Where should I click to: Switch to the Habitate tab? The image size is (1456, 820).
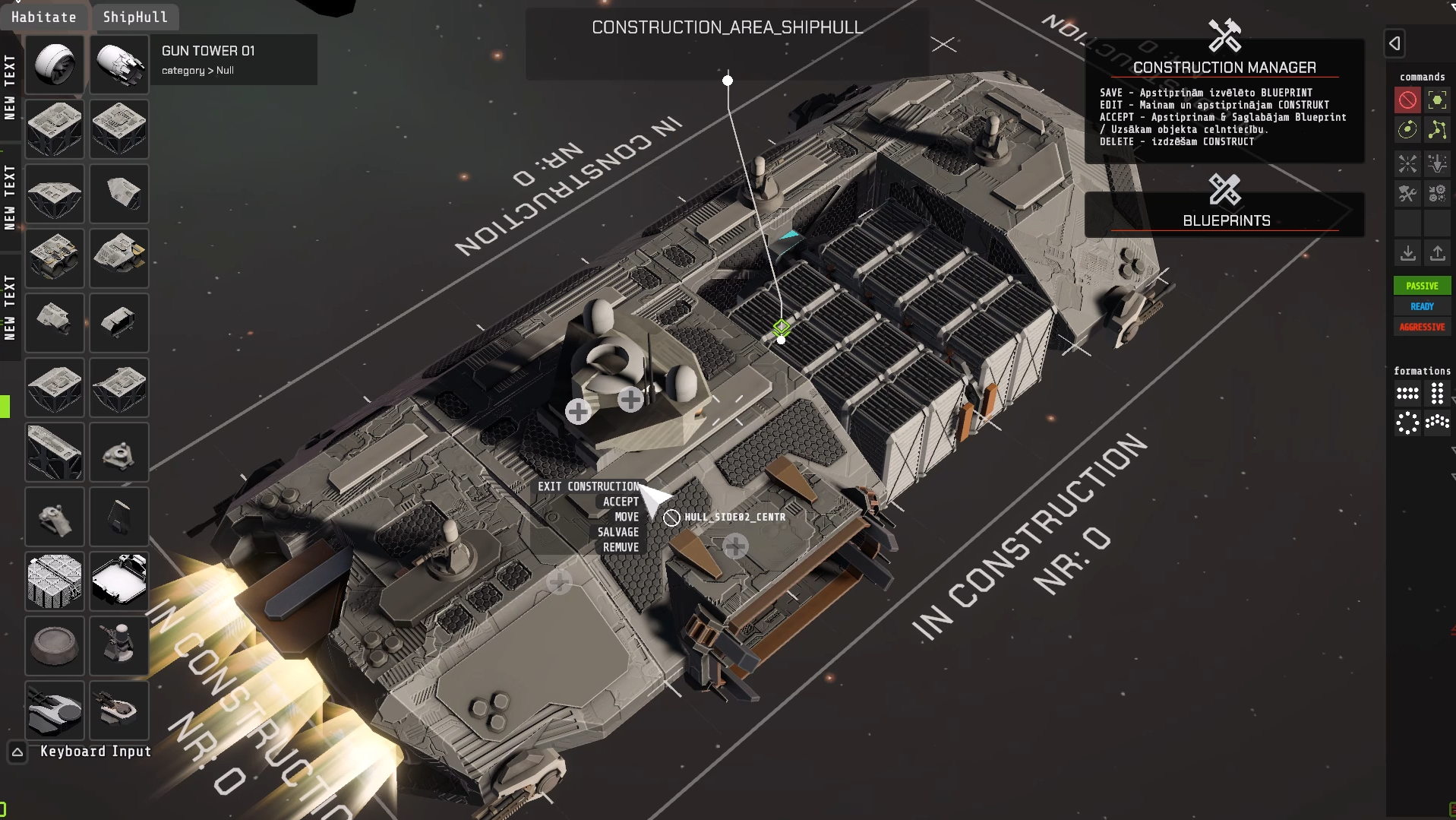(x=44, y=17)
